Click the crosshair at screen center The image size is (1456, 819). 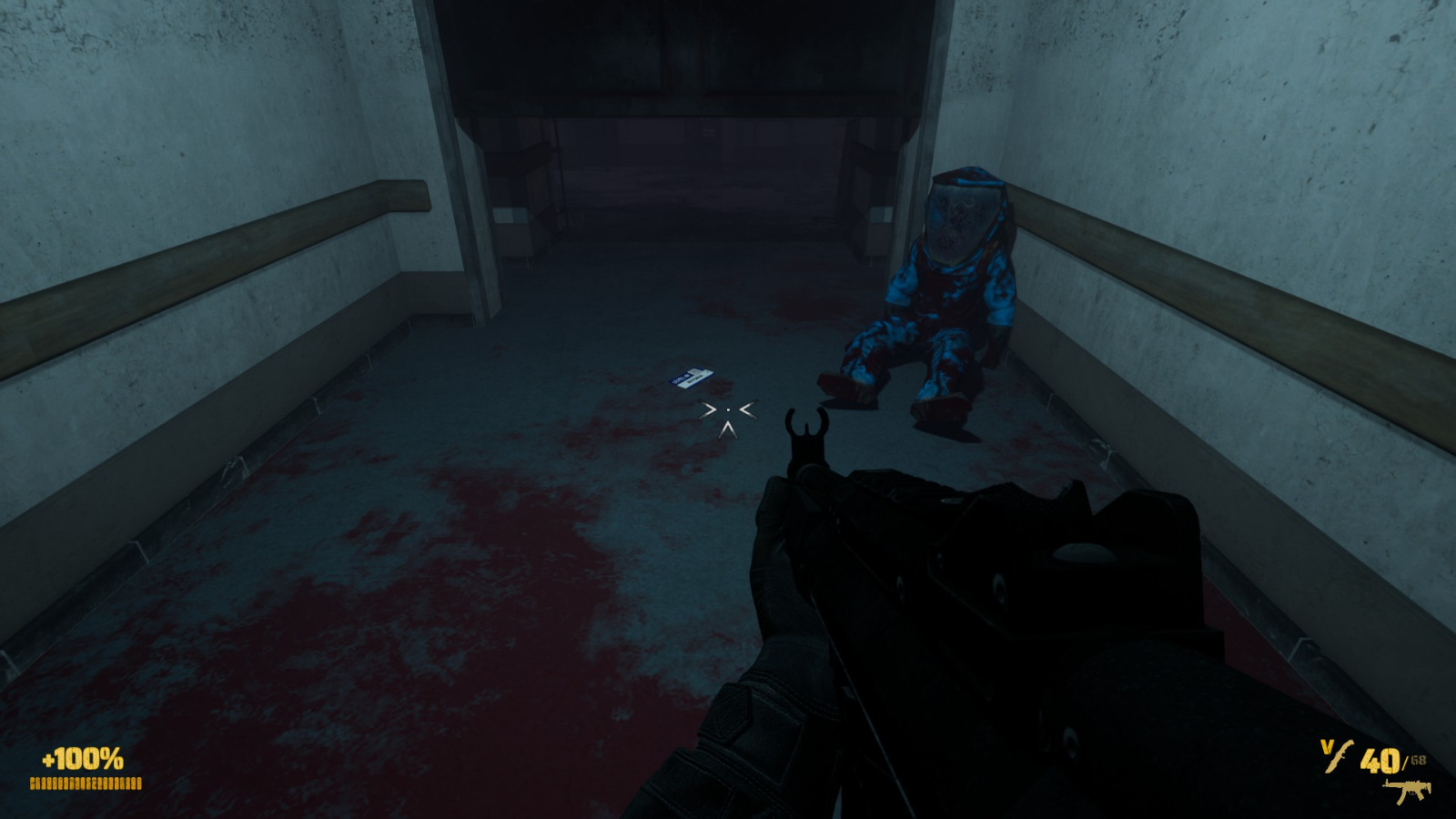[x=728, y=409]
